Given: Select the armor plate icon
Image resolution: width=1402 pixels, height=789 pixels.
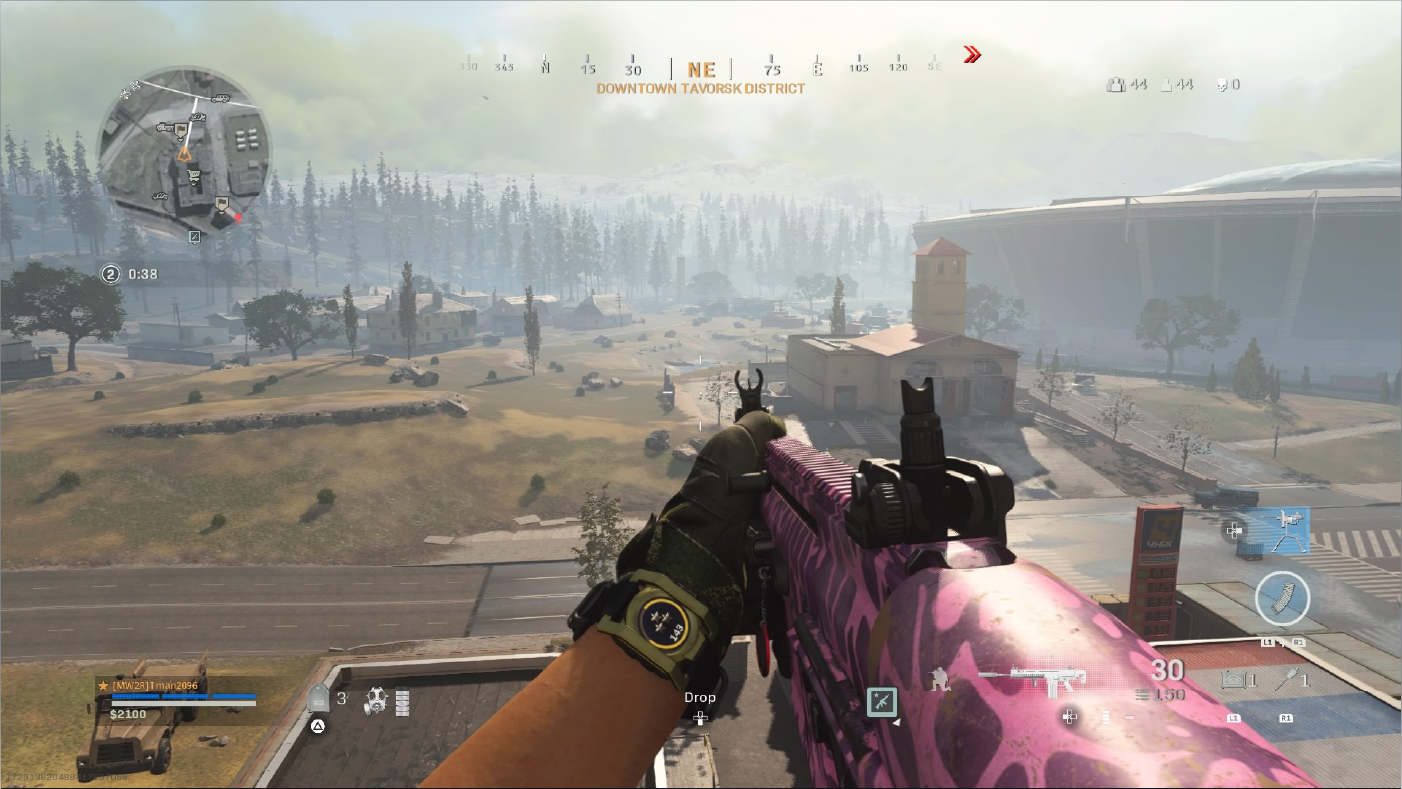Looking at the screenshot, I should tap(318, 699).
